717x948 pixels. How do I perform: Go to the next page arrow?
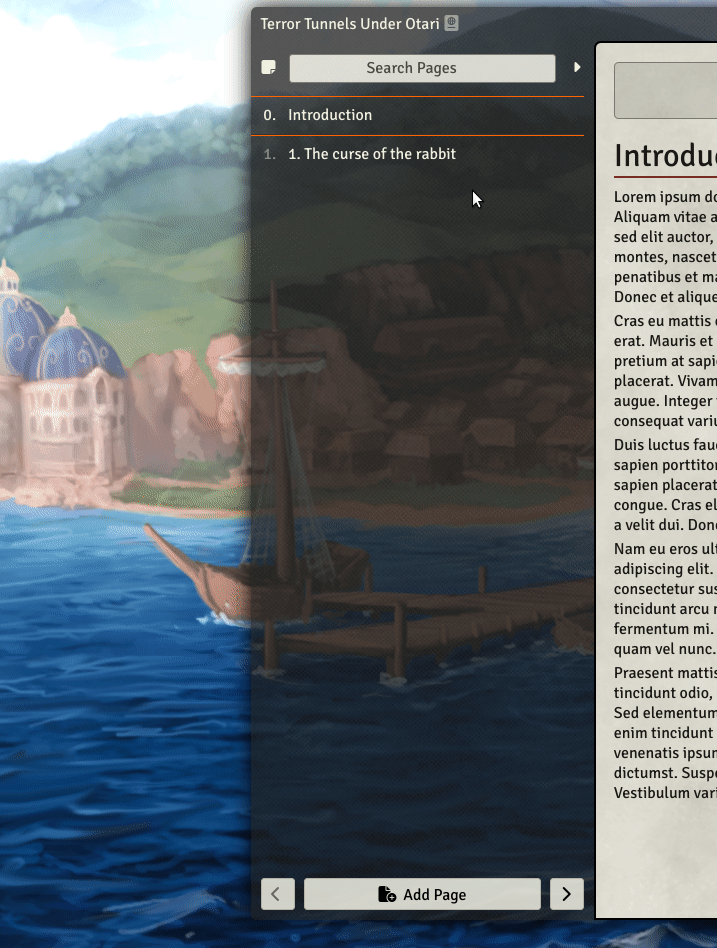567,894
